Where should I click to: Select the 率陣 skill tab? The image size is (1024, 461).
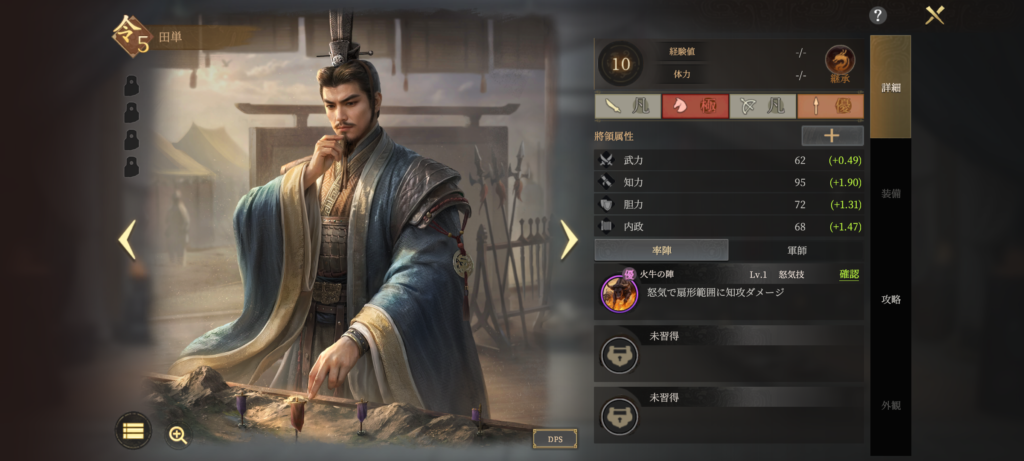[661, 250]
